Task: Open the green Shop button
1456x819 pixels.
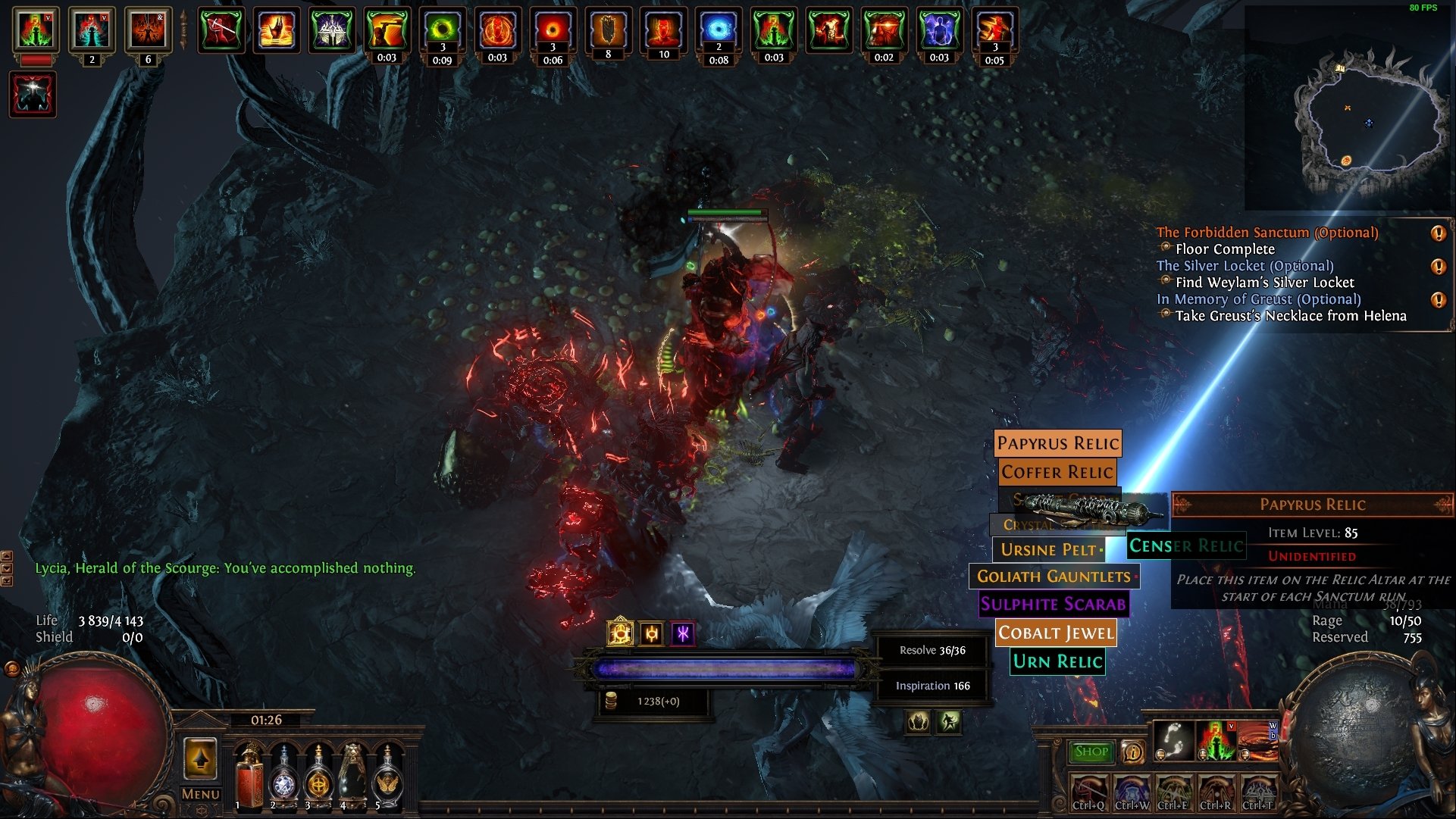Action: (1091, 752)
